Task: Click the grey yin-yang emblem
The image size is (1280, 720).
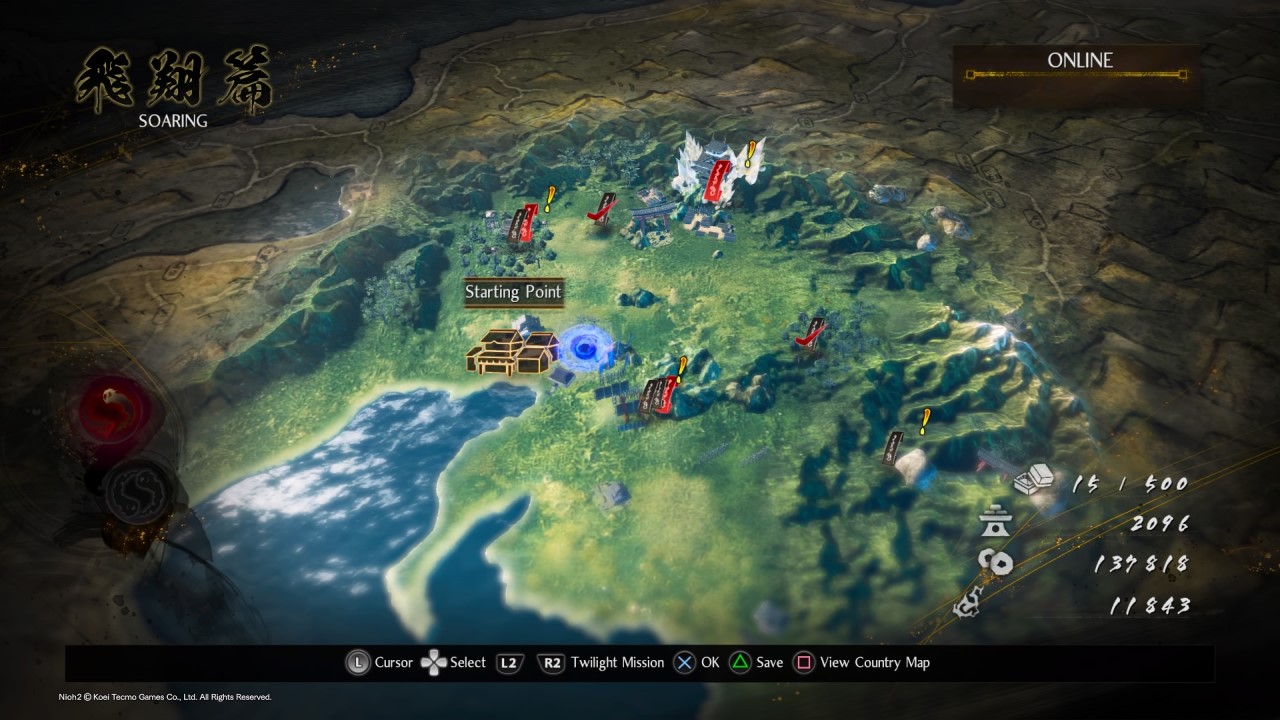Action: pos(138,492)
